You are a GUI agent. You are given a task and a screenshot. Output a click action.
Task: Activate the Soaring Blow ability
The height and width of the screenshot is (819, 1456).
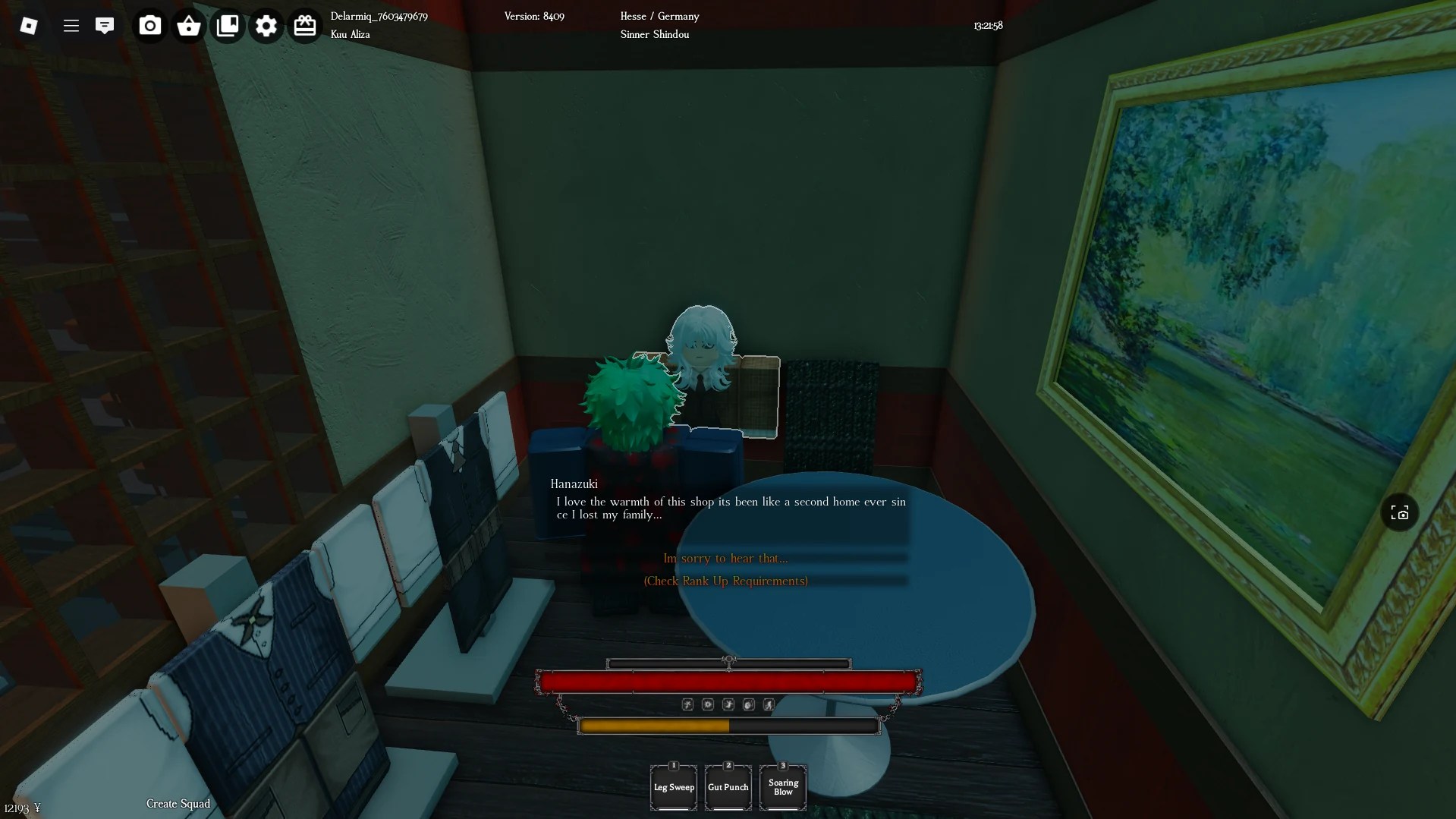pos(782,787)
